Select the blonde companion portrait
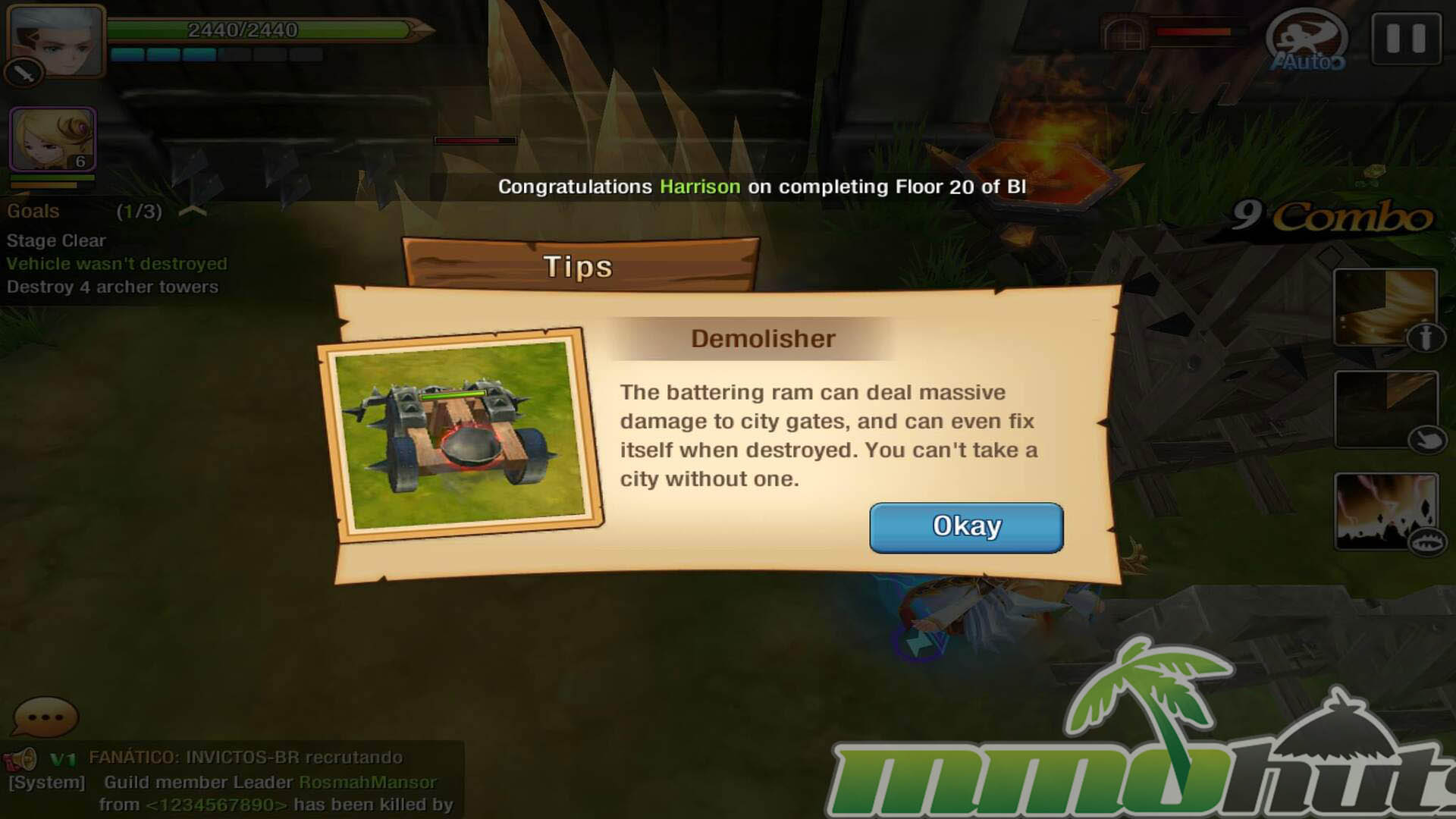Screen dimensions: 1456x819 pos(52,139)
